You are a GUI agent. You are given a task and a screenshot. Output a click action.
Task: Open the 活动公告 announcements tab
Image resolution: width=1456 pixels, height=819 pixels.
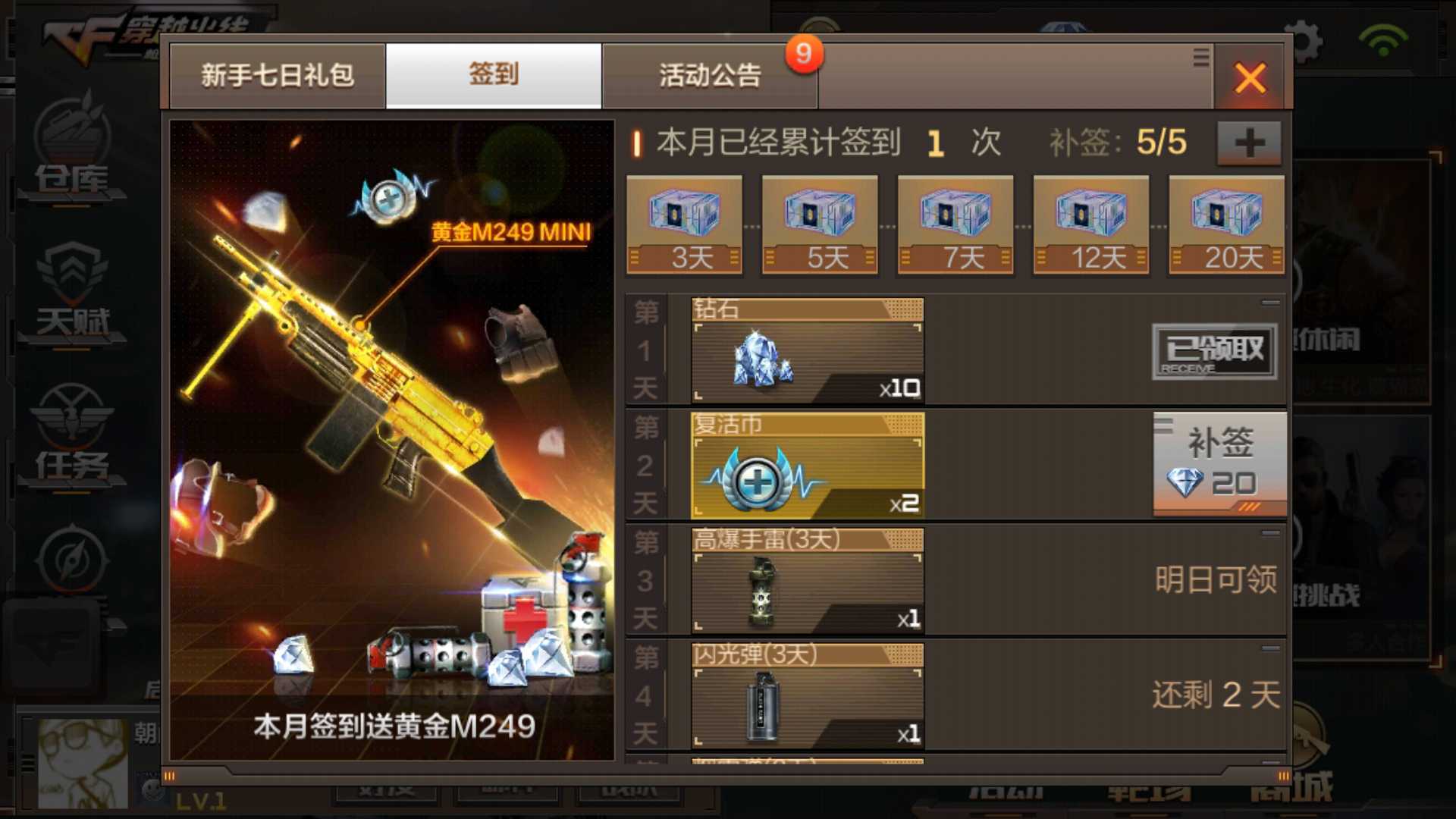tap(710, 76)
